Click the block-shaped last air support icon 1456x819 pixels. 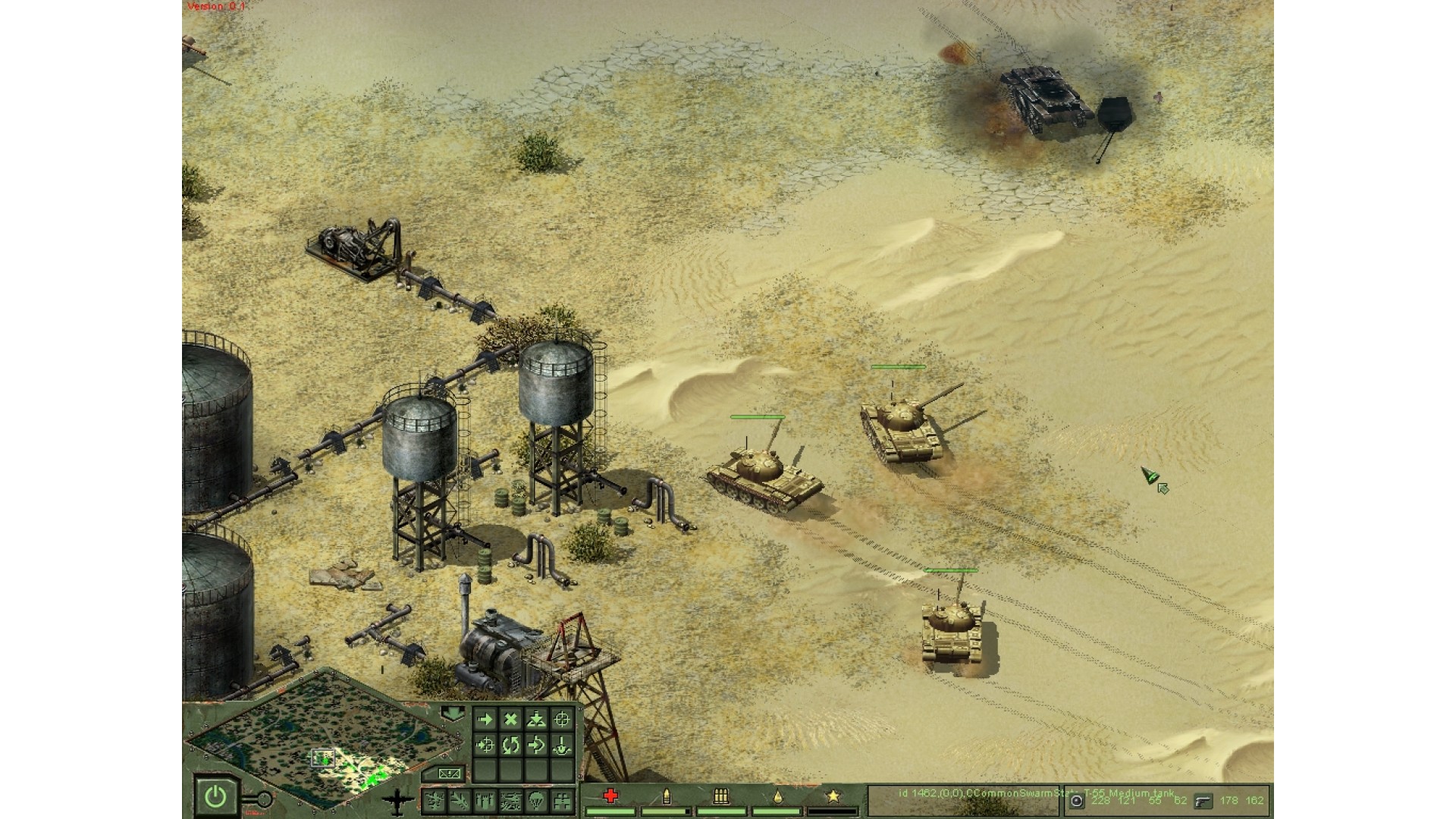click(x=562, y=799)
